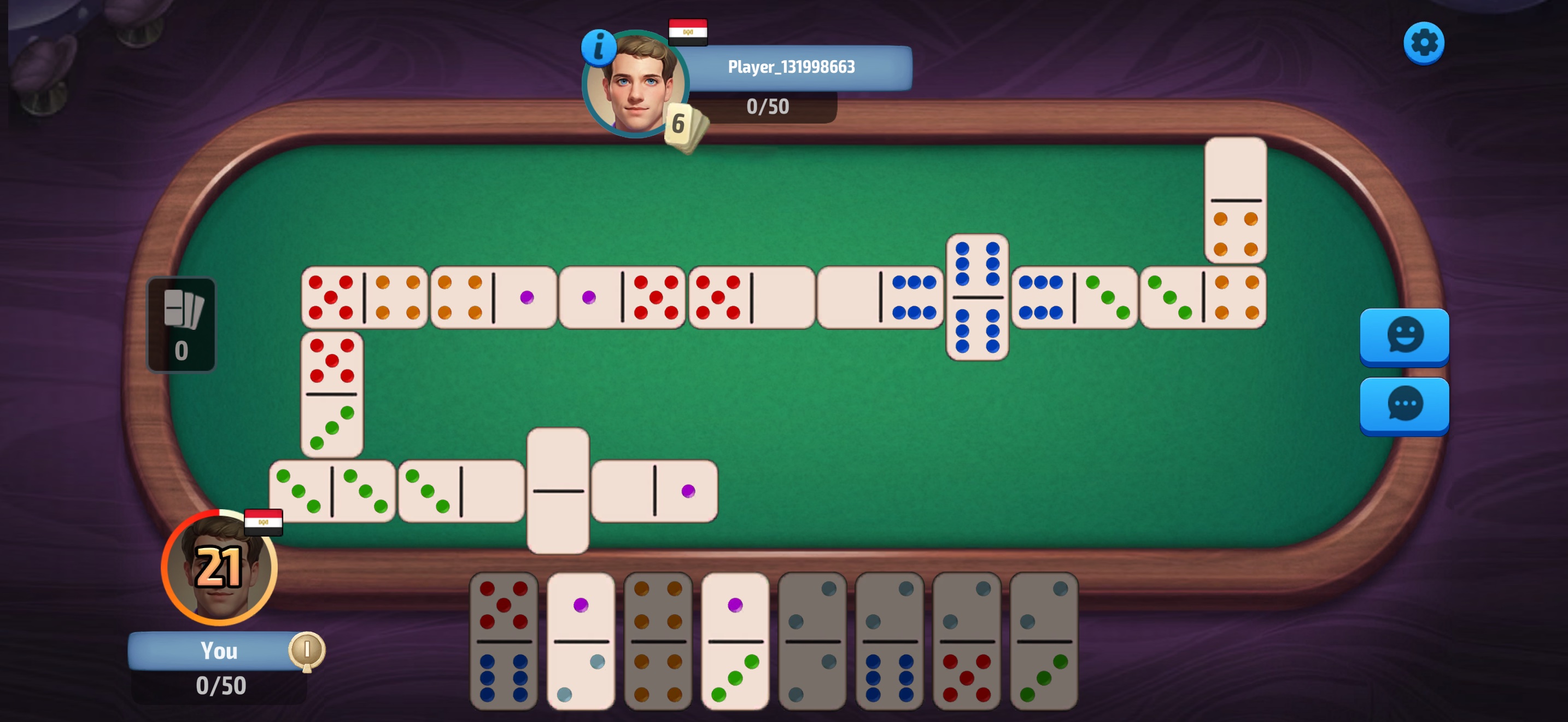This screenshot has height=722, width=1568.
Task: Click the boneyard draw pile counter
Action: click(182, 324)
